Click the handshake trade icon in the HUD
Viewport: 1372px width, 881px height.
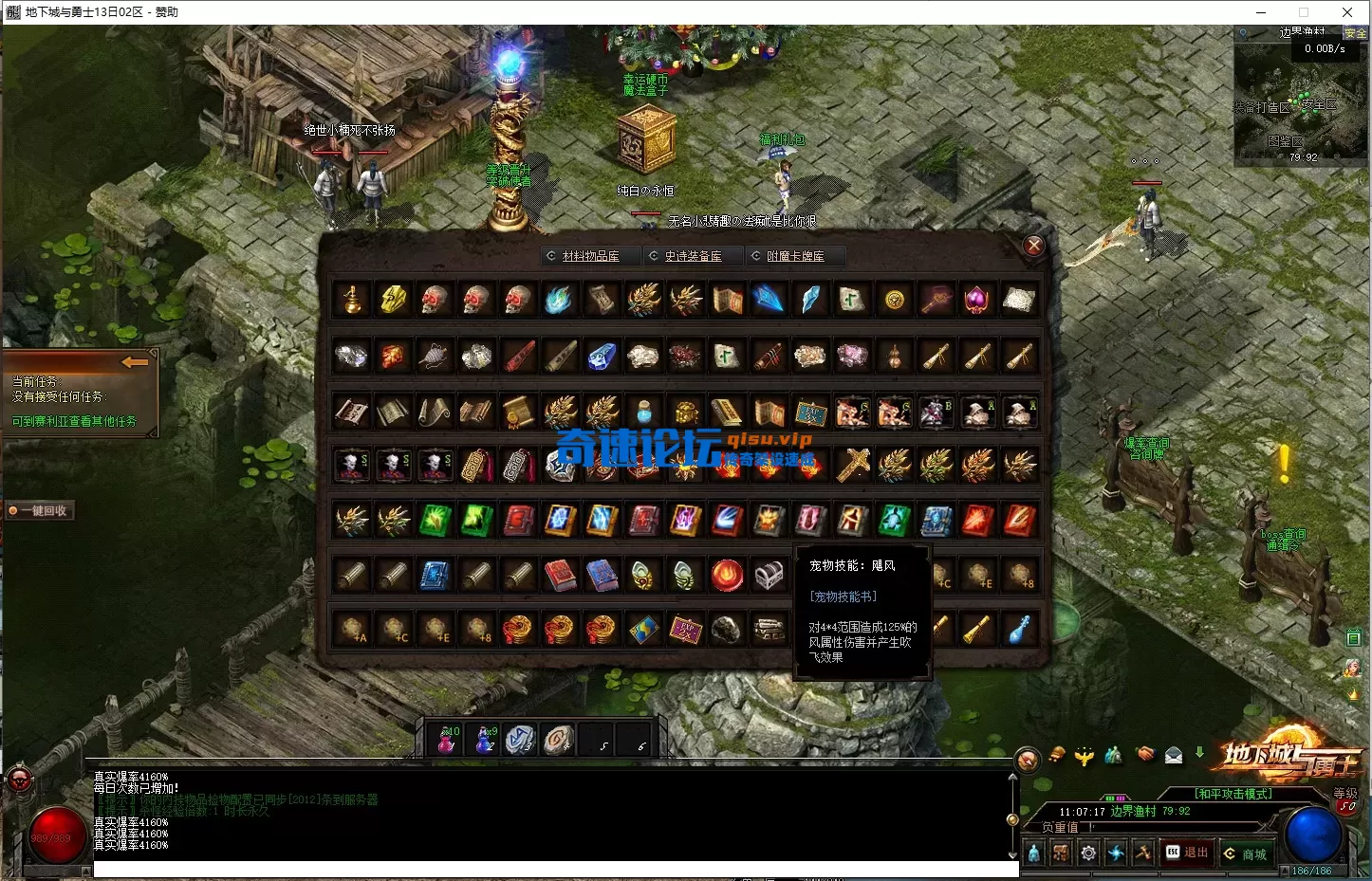(1145, 754)
